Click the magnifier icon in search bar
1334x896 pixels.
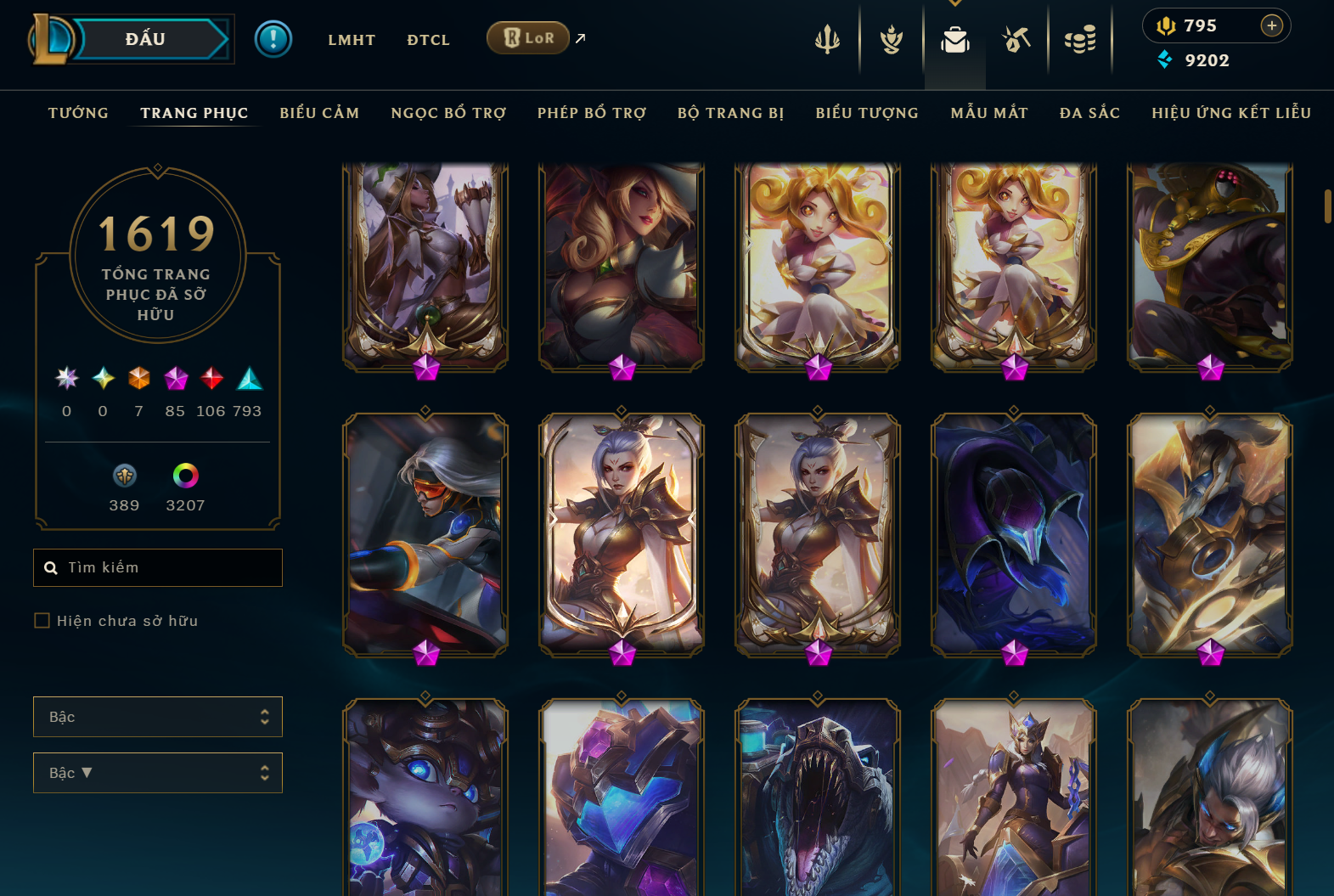[51, 567]
